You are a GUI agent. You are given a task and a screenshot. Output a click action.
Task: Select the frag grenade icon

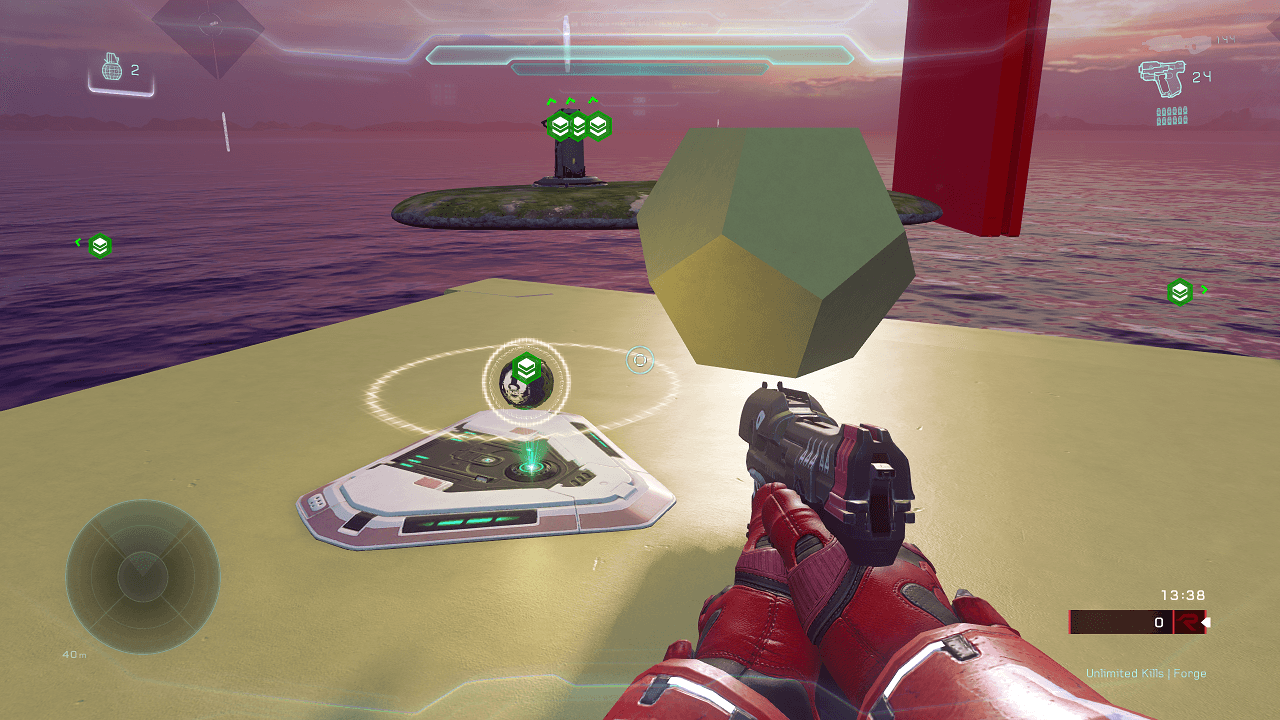112,69
